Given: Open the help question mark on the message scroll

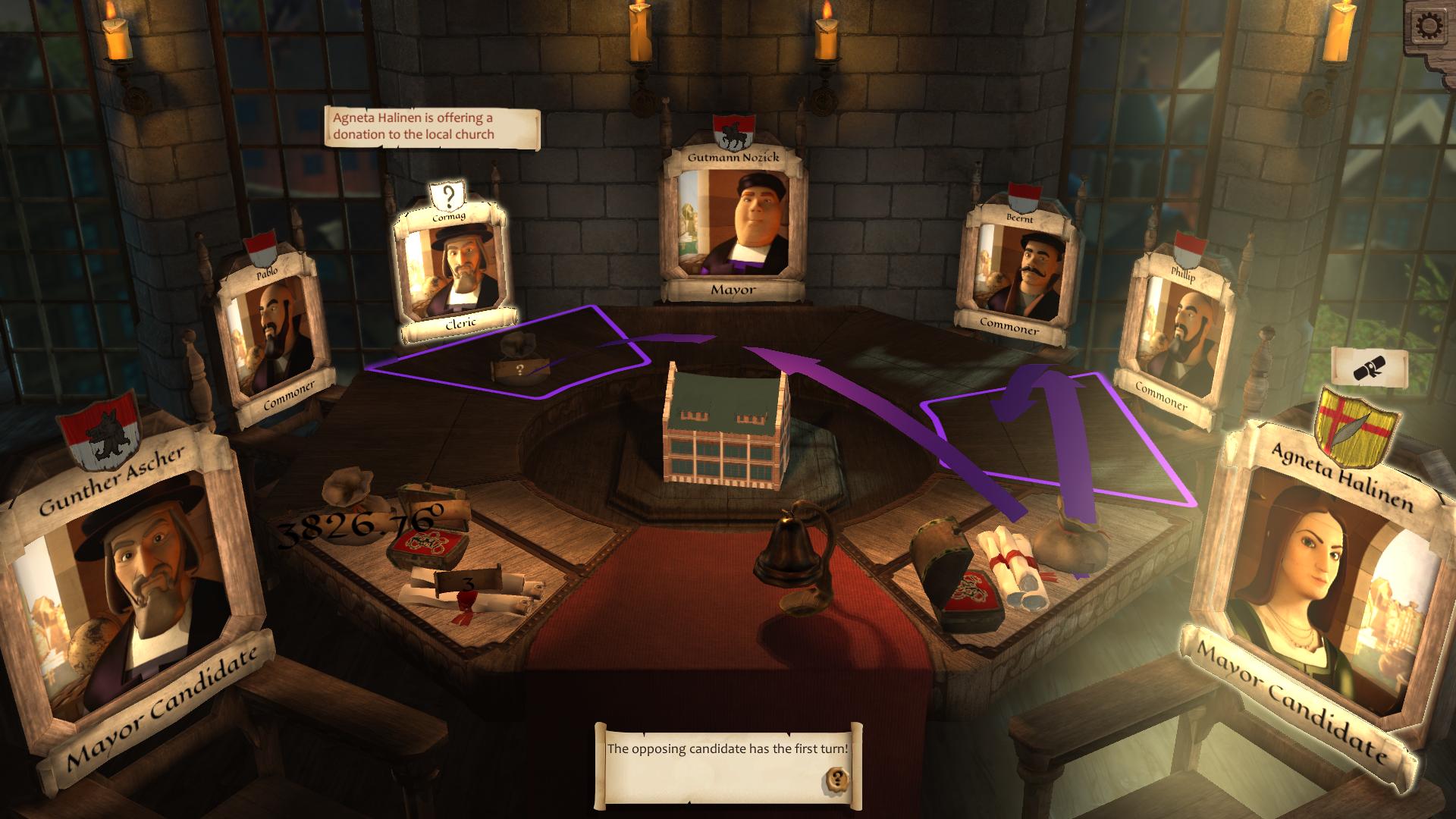Looking at the screenshot, I should pyautogui.click(x=837, y=778).
